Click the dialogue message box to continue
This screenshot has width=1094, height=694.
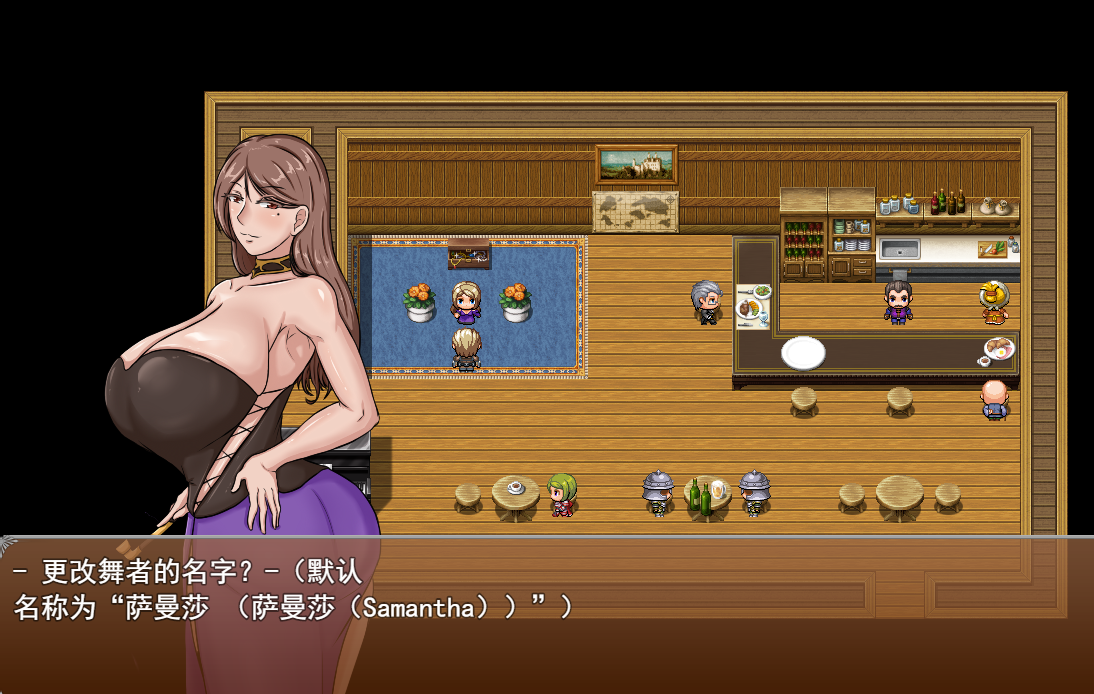[x=547, y=614]
